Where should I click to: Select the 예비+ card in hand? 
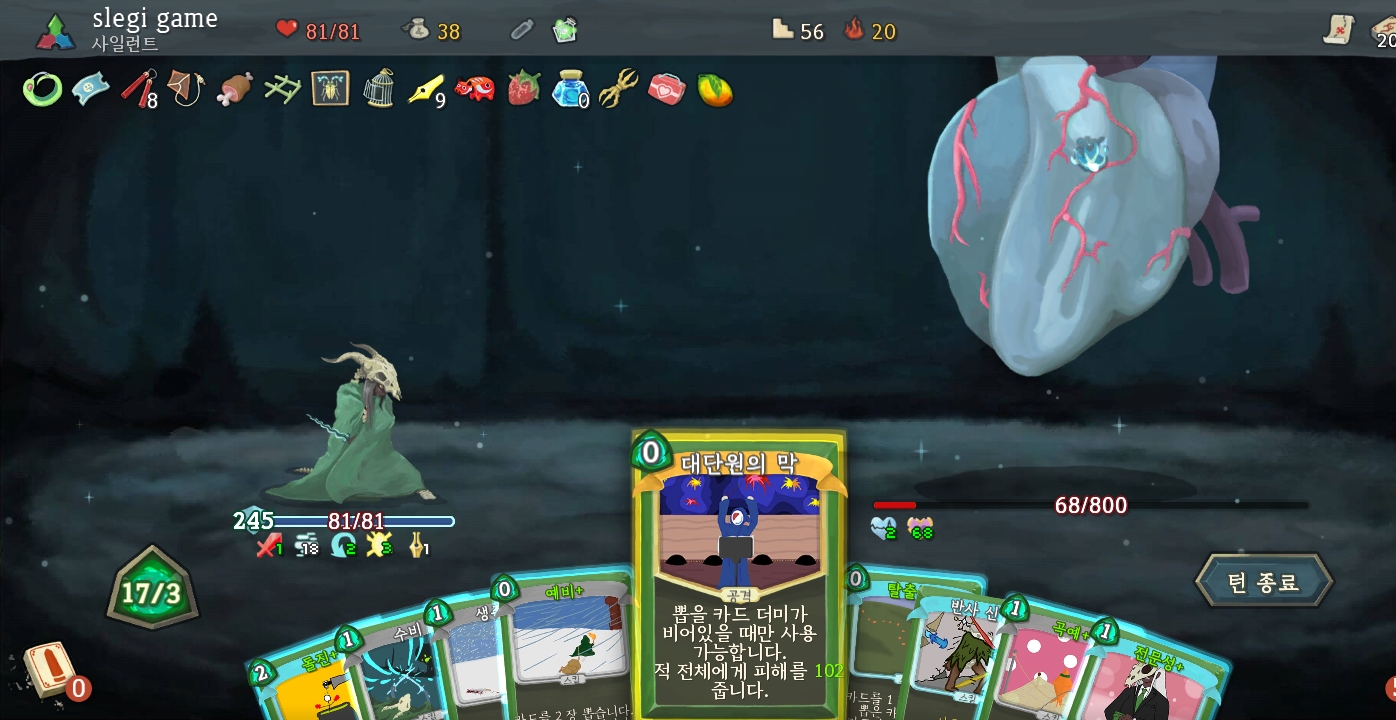[x=565, y=640]
